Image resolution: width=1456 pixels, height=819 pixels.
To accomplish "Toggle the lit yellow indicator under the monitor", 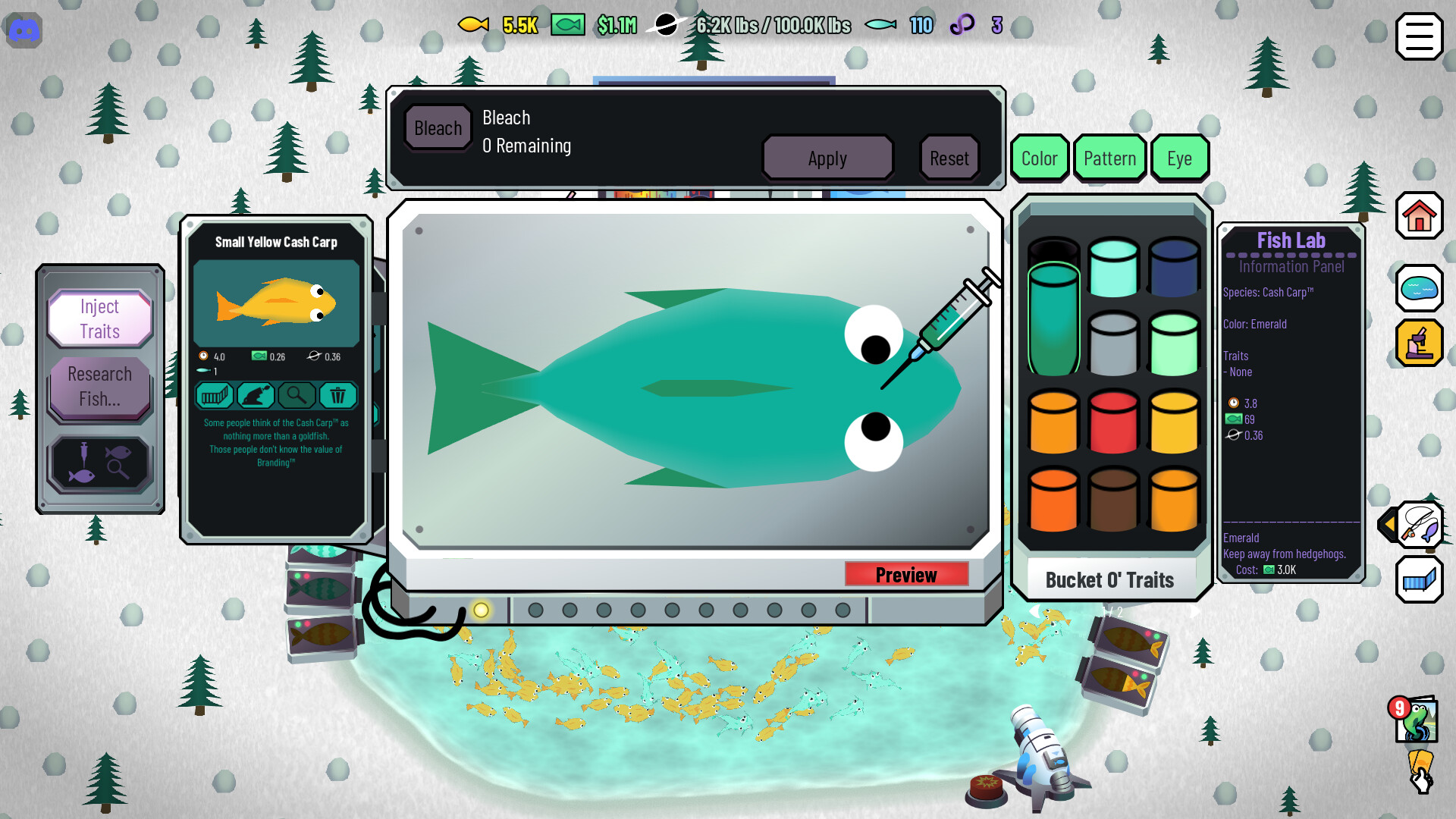I will pos(480,609).
